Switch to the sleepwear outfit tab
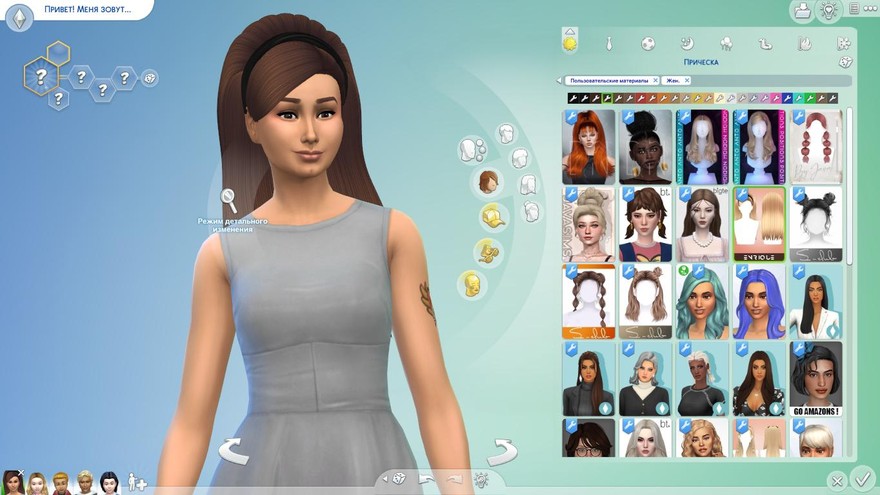 pyautogui.click(x=687, y=44)
